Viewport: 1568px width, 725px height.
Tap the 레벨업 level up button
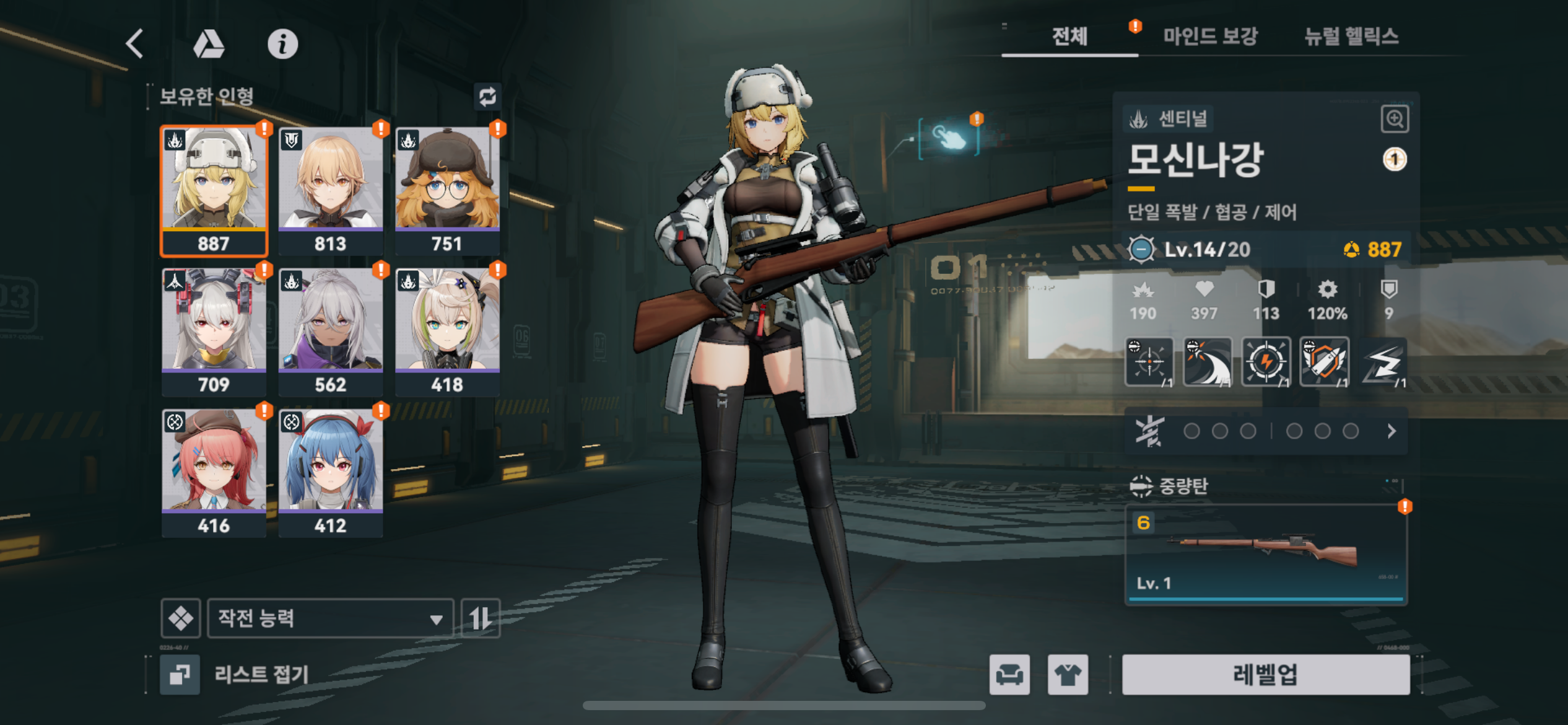point(1265,674)
